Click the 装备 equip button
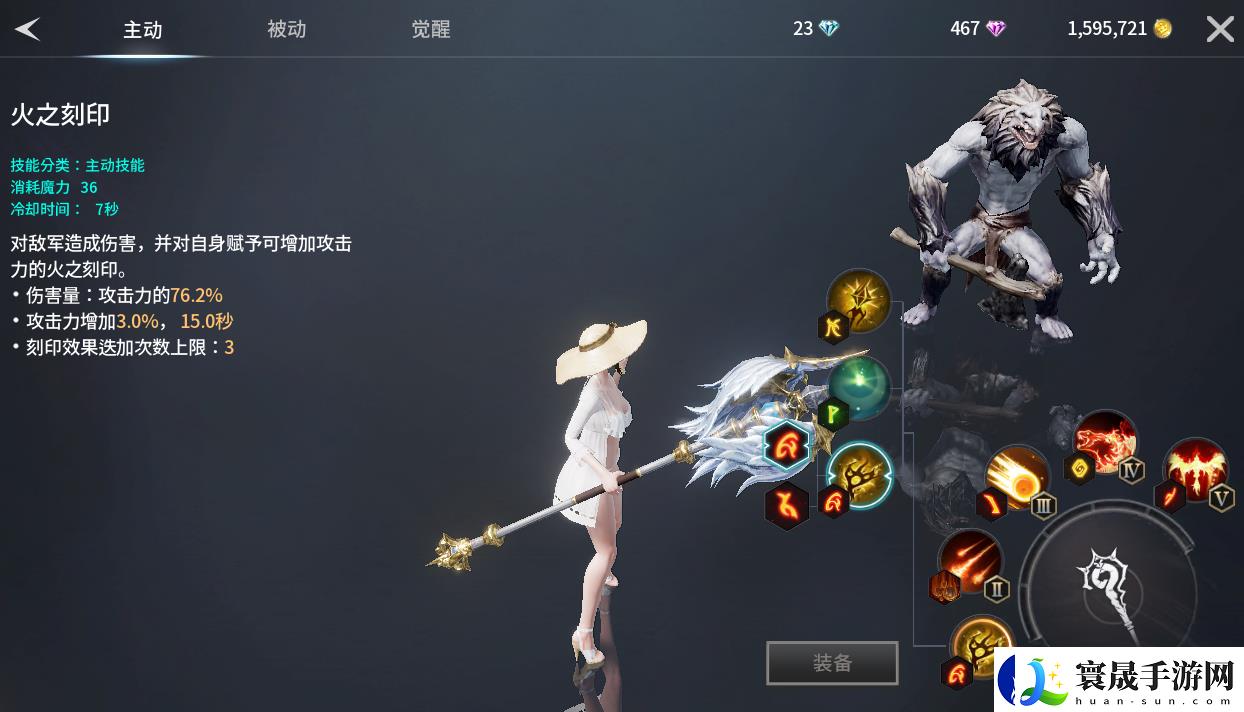Viewport: 1244px width, 712px height. (x=832, y=663)
